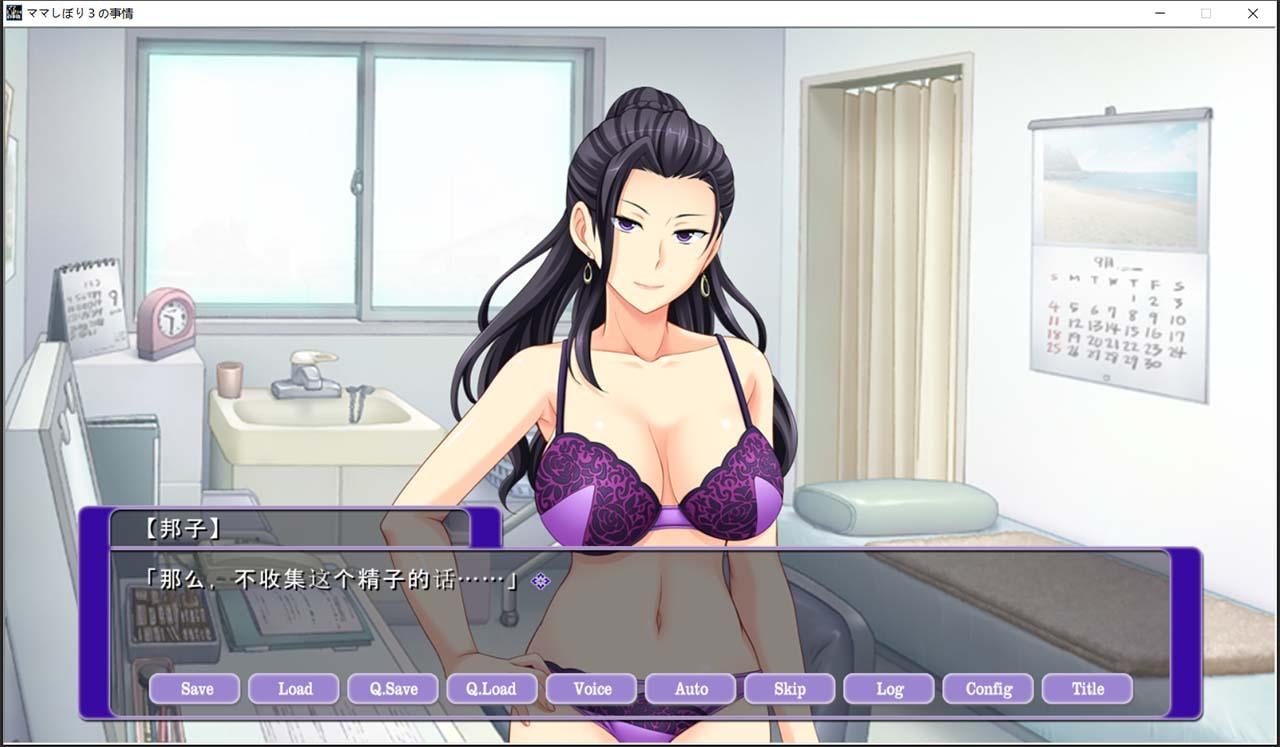Open the Load menu

coord(294,689)
